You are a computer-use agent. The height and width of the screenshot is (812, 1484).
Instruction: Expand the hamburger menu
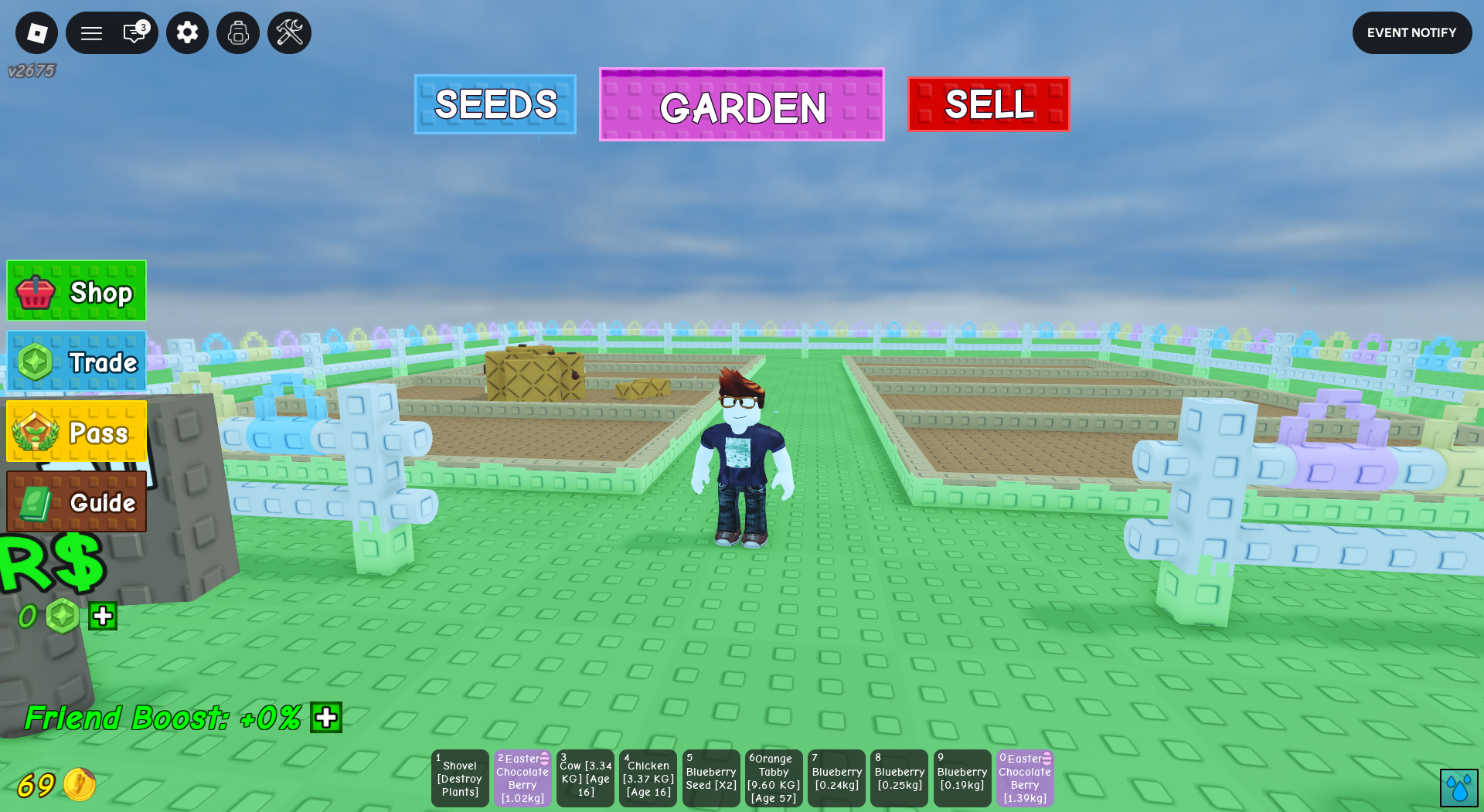coord(91,32)
